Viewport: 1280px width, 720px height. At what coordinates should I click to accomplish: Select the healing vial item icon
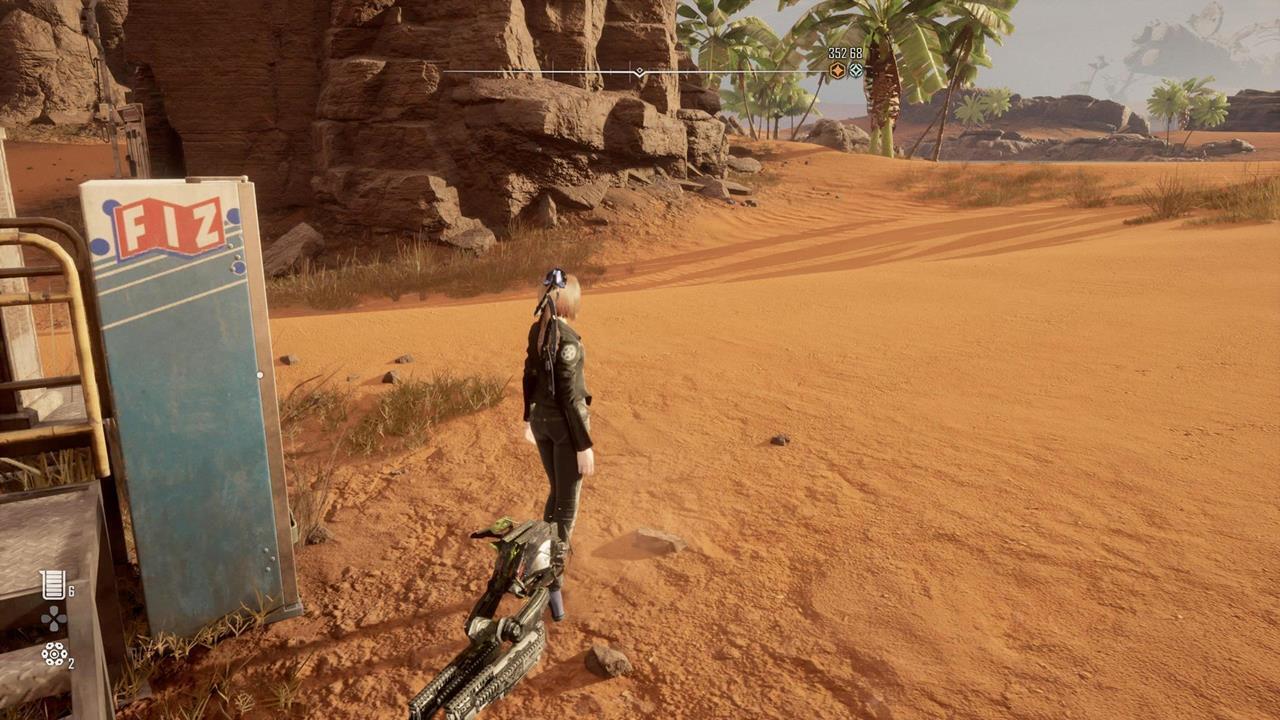(52, 585)
